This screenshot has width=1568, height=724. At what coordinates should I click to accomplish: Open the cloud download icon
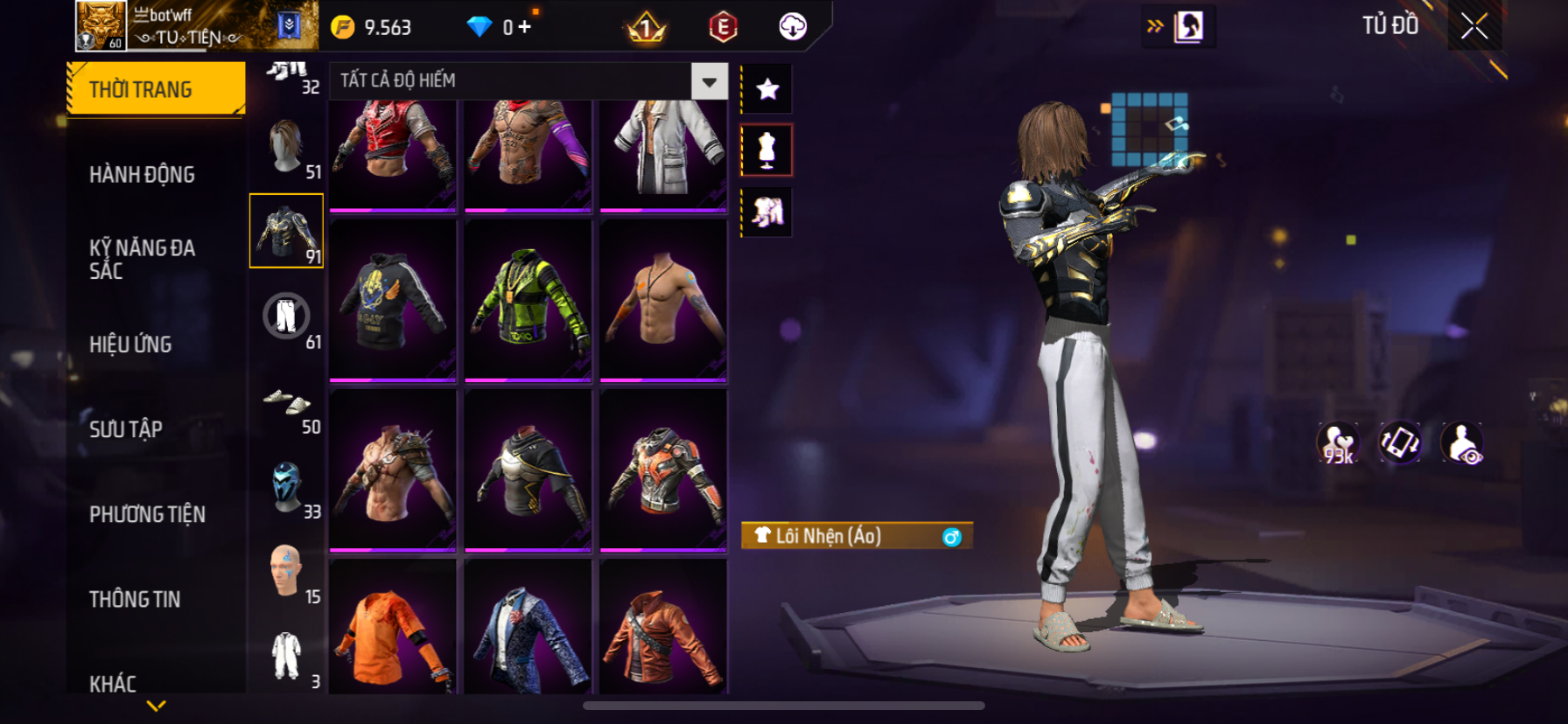click(x=793, y=27)
